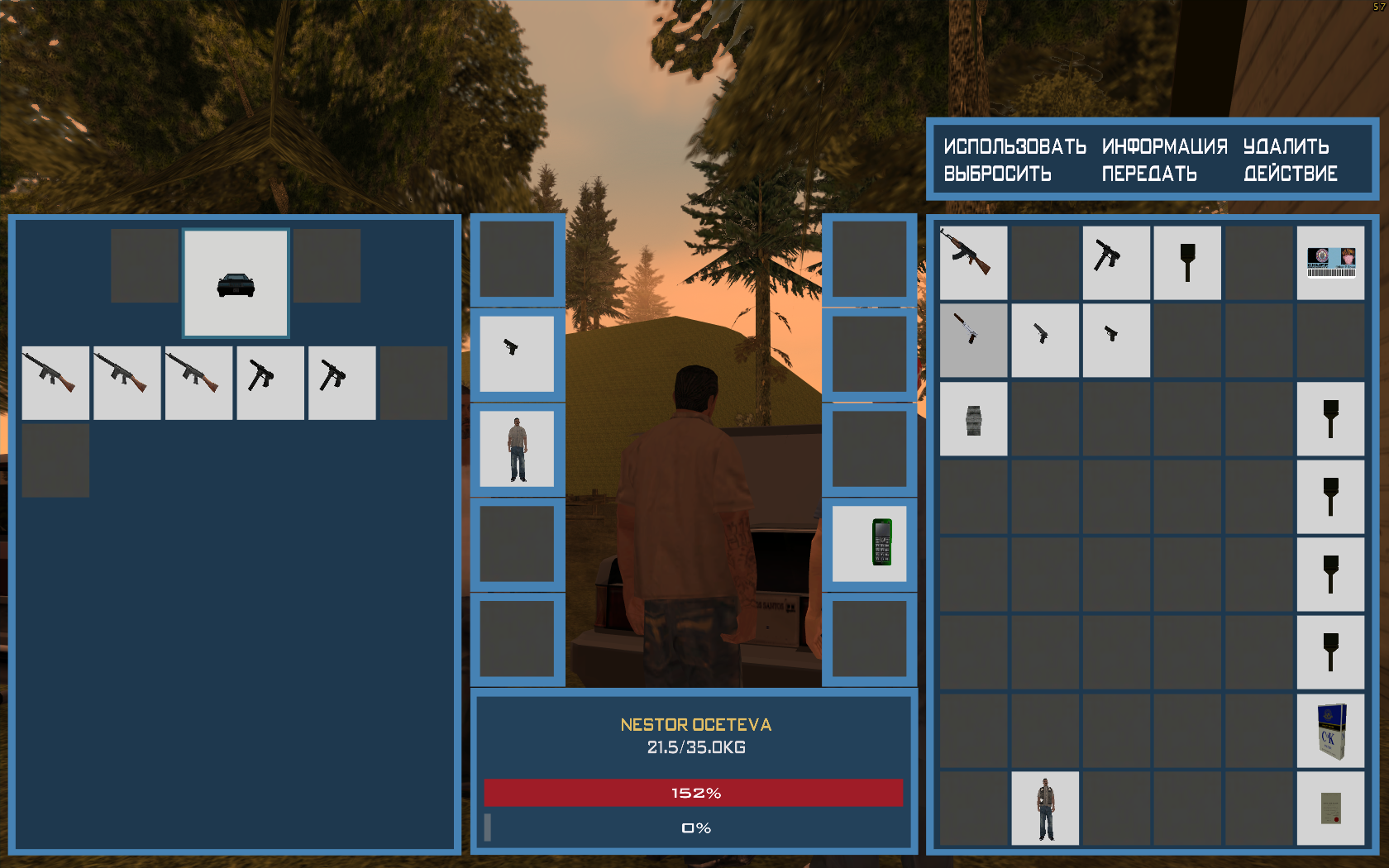Select the equipped pistol slot
Image resolution: width=1389 pixels, height=868 pixels.
pyautogui.click(x=517, y=353)
